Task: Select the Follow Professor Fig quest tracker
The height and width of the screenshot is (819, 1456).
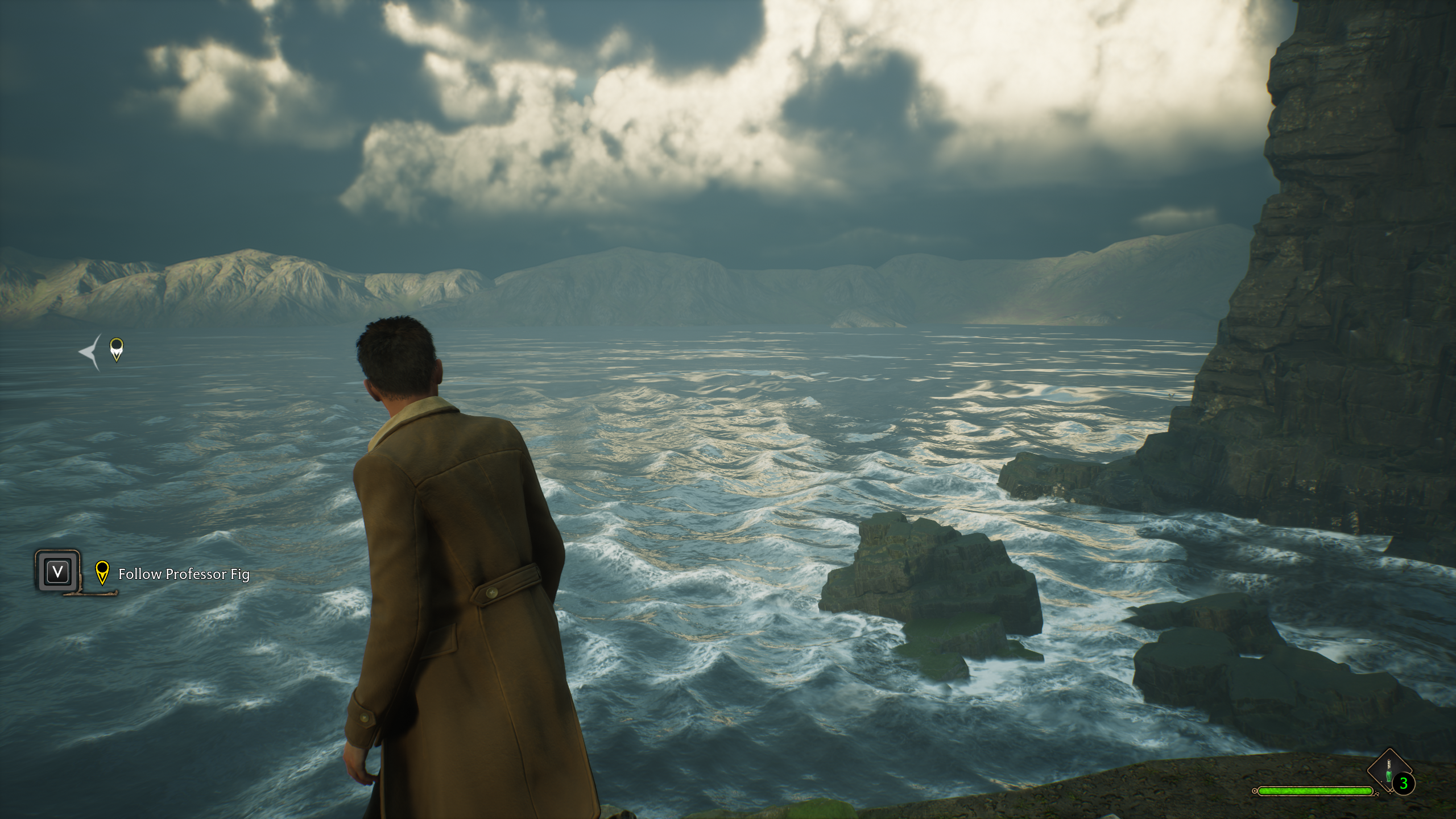Action: pos(183,573)
